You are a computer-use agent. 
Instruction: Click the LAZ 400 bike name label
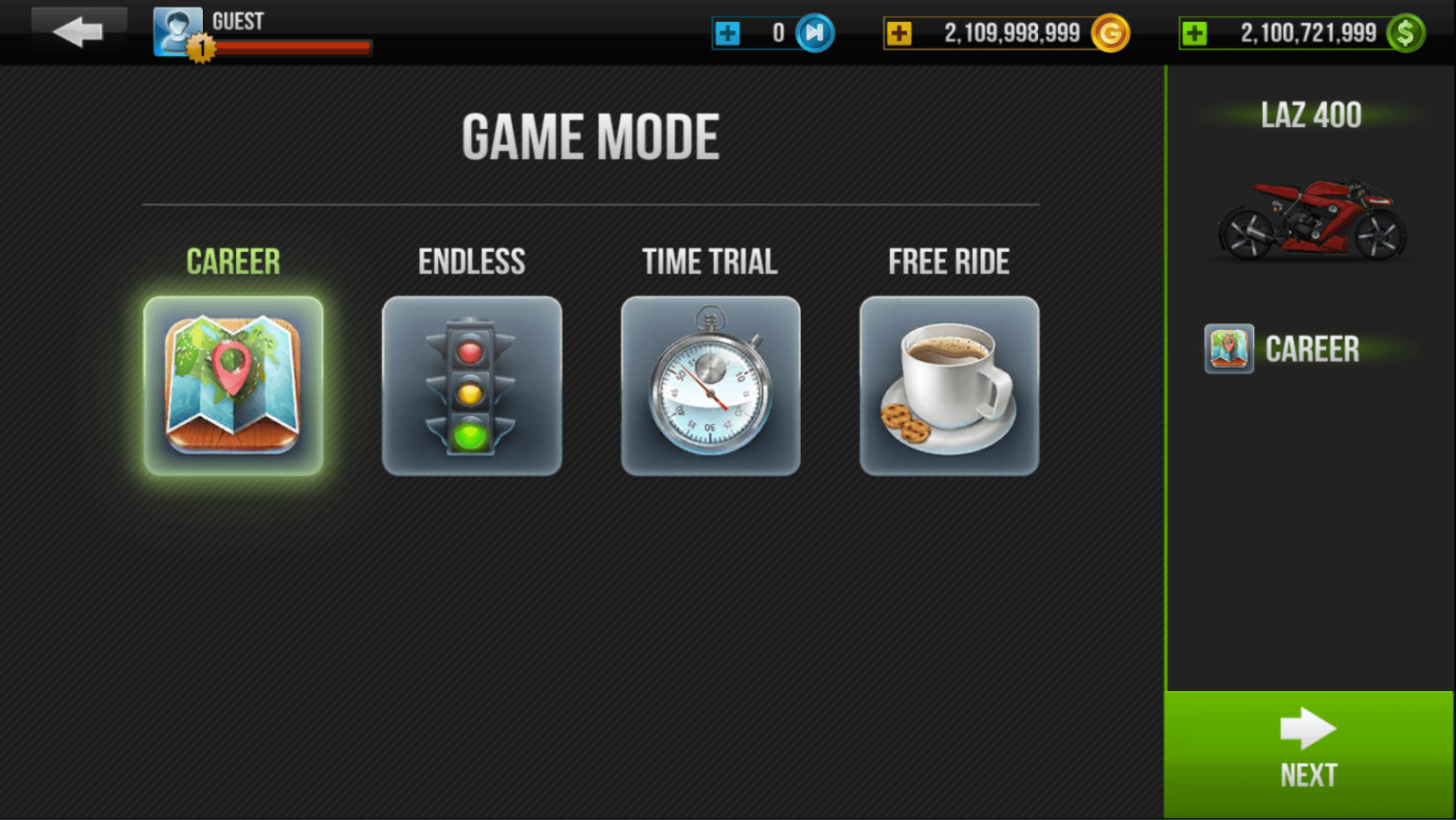point(1313,114)
